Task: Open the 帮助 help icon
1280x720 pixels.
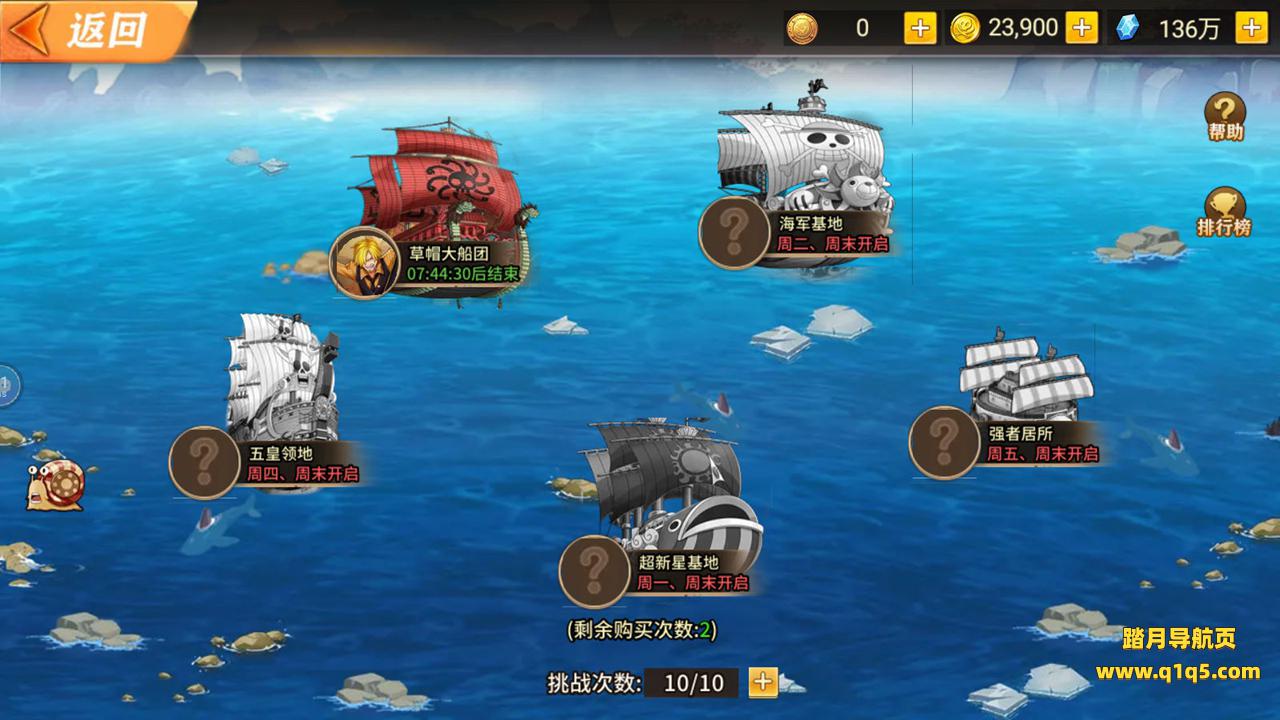Action: (x=1224, y=116)
